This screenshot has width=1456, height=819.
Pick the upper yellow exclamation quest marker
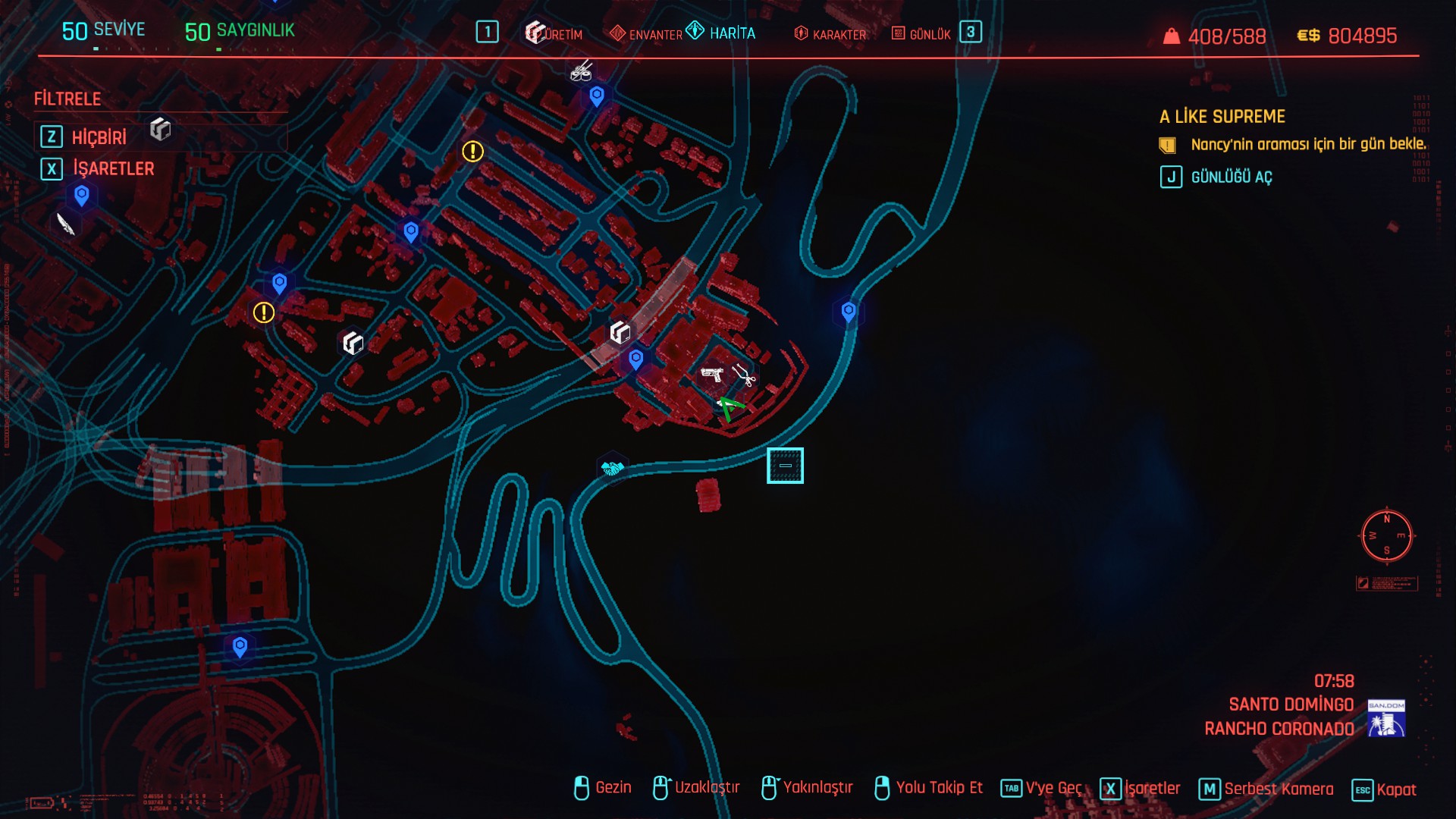click(472, 152)
